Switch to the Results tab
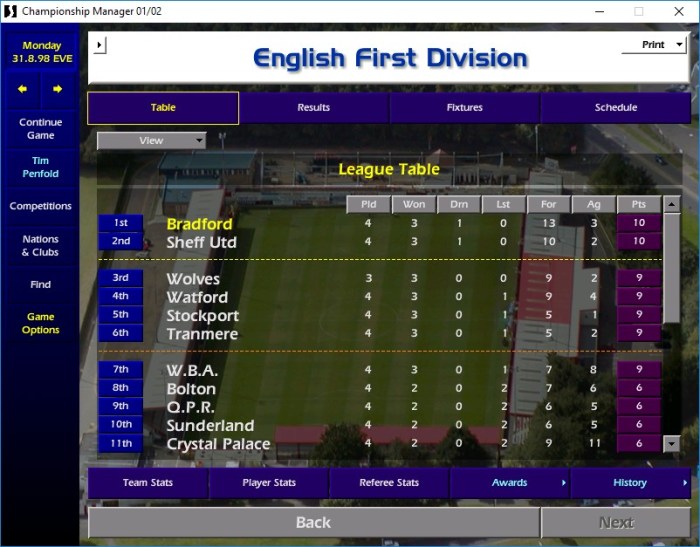 [313, 108]
